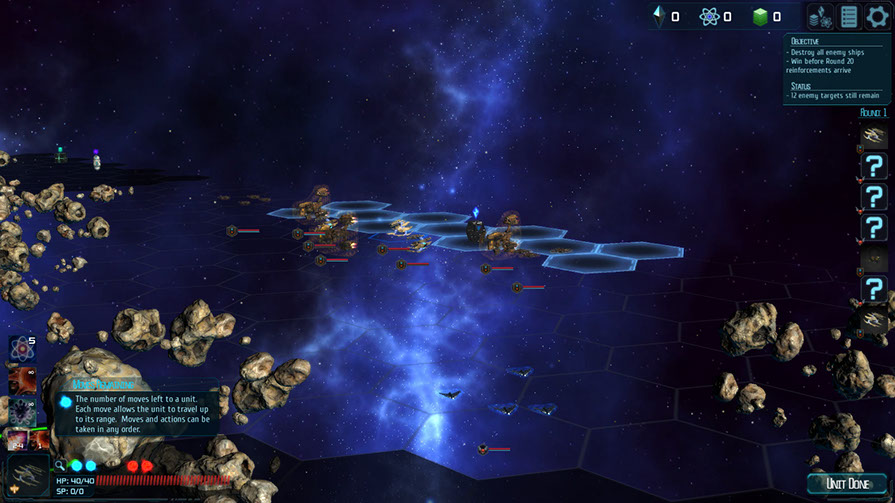
Task: Open the list log panel
Action: tap(849, 16)
